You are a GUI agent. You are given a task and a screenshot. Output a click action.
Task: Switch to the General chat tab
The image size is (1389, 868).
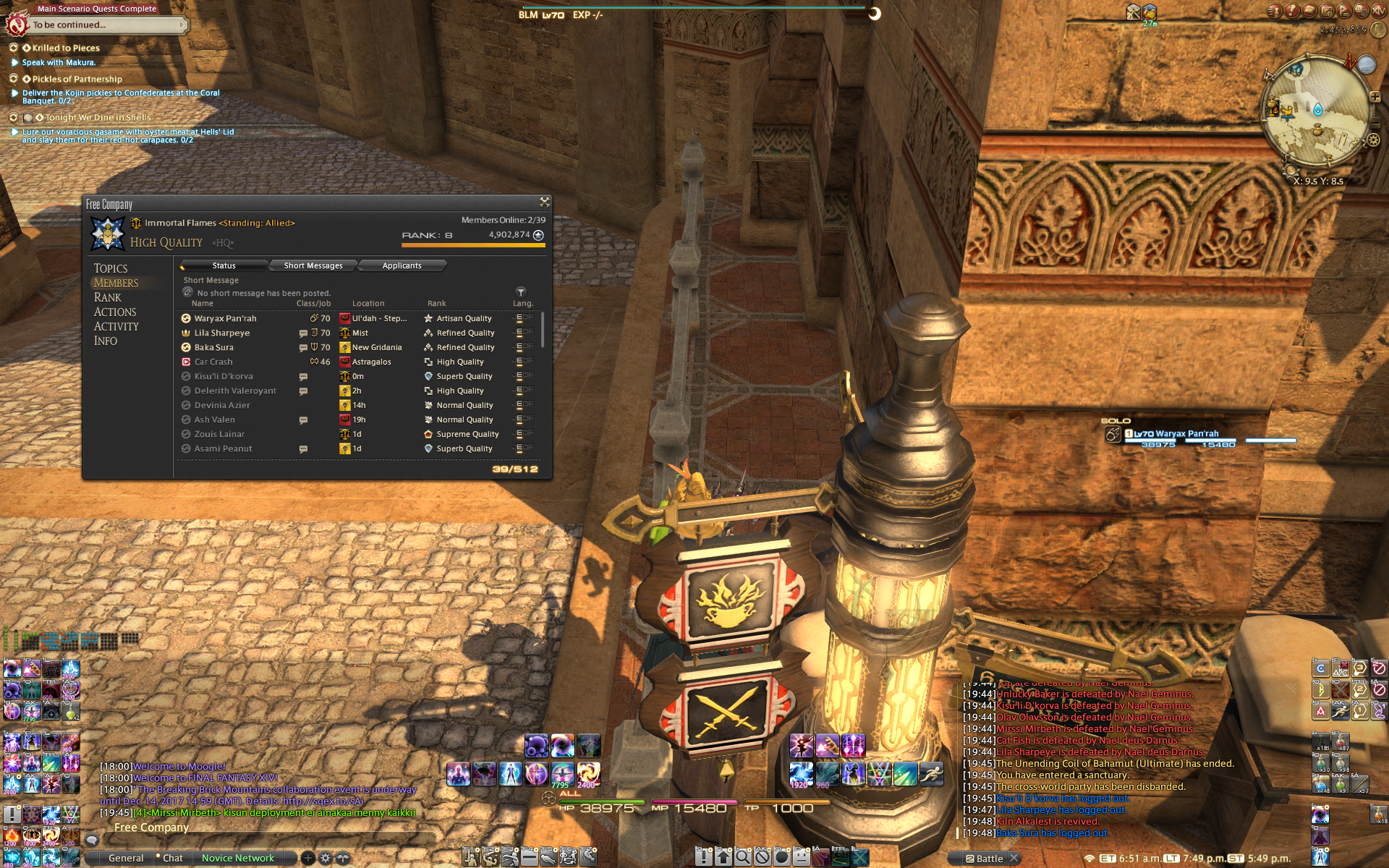pos(126,858)
